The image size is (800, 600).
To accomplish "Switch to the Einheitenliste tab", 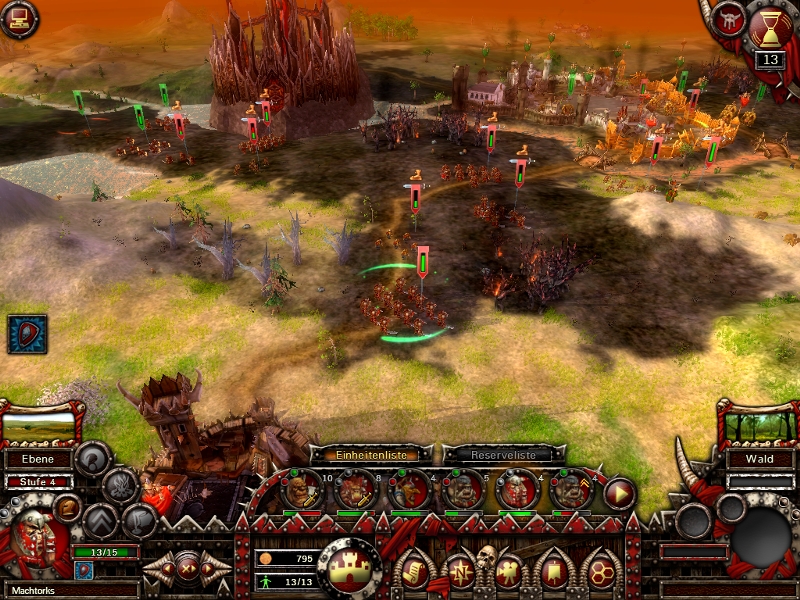I will tap(370, 454).
